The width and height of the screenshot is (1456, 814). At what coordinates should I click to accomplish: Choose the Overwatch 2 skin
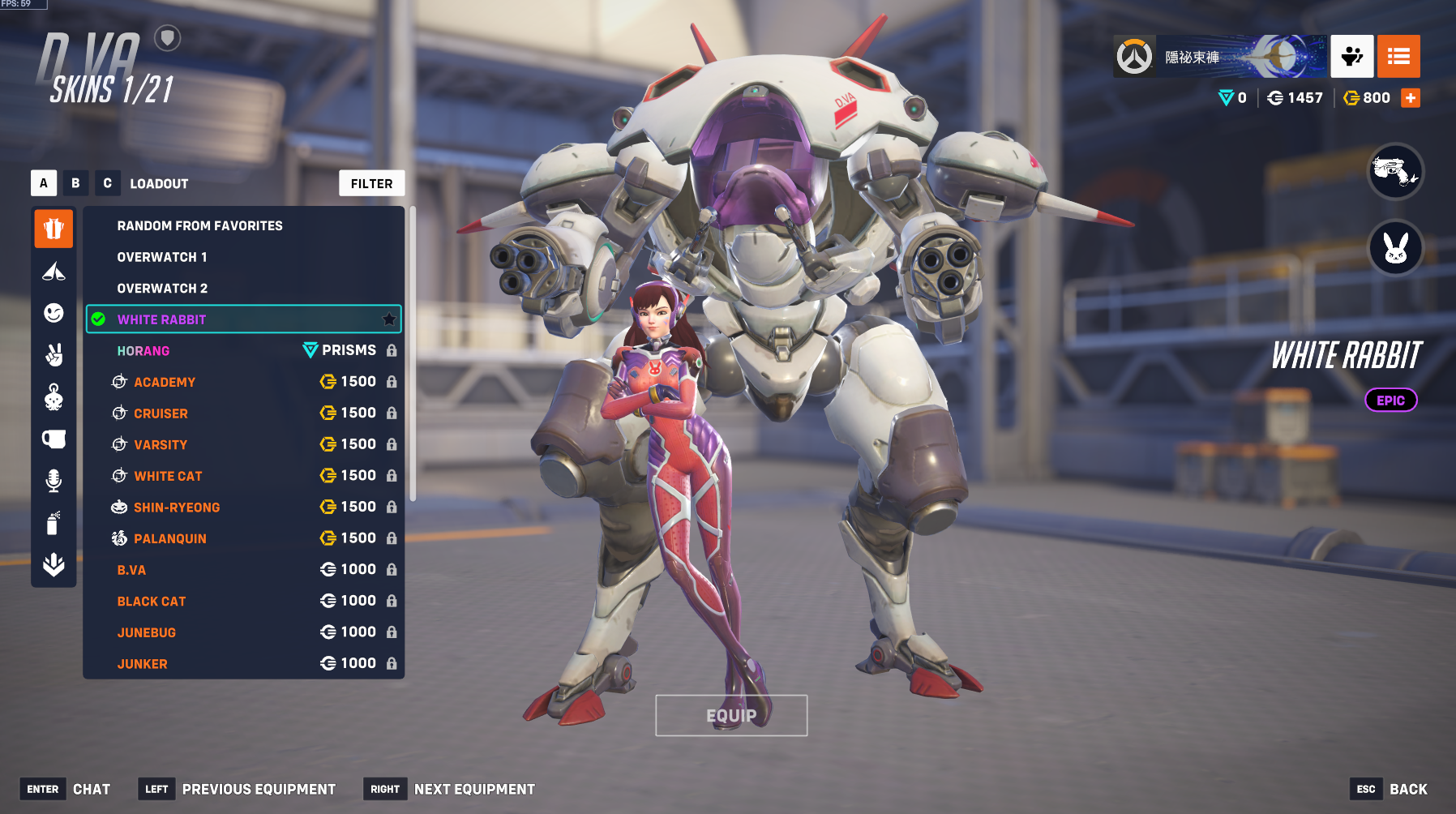click(162, 289)
